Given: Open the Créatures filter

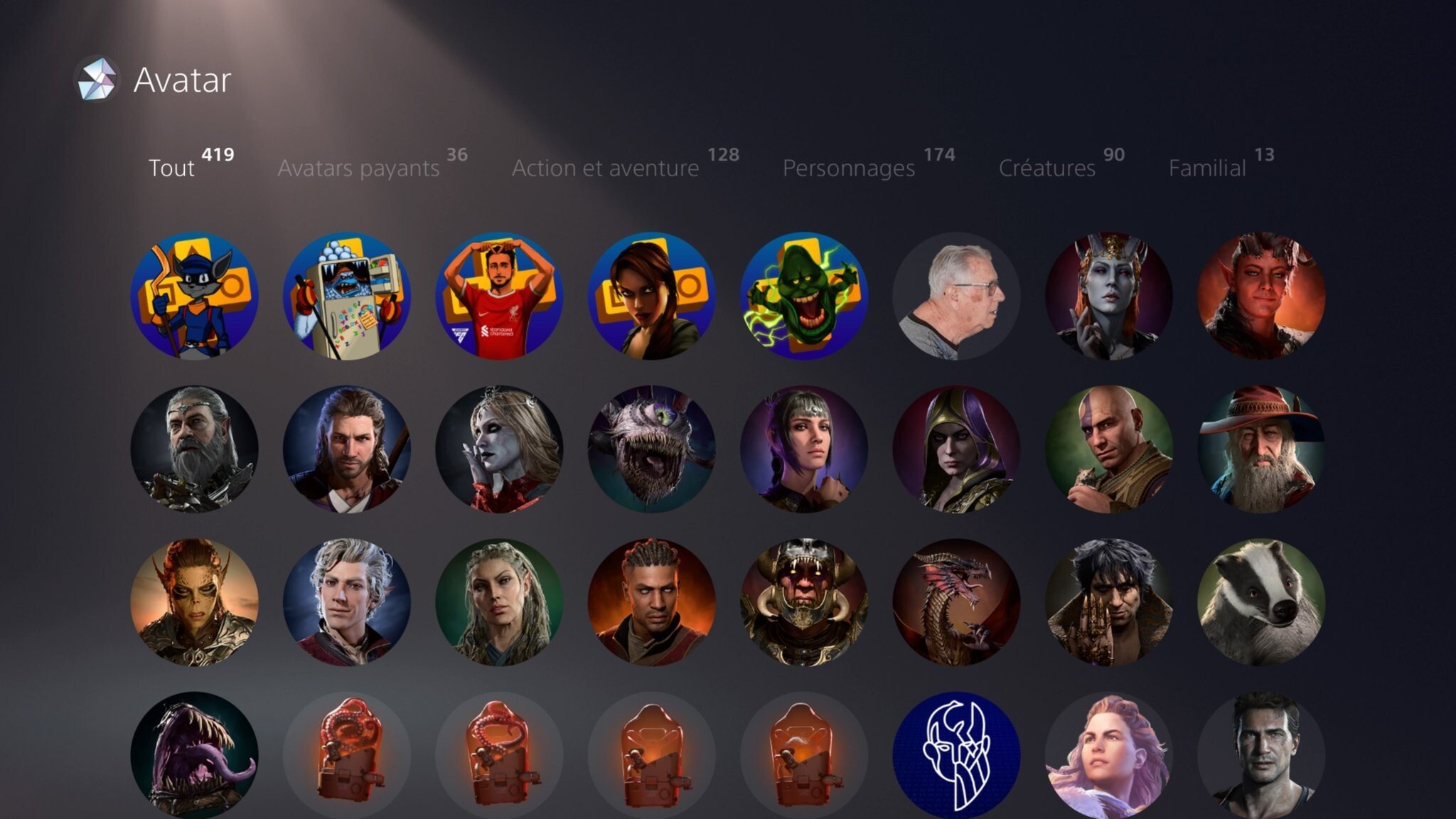Looking at the screenshot, I should pyautogui.click(x=1048, y=168).
